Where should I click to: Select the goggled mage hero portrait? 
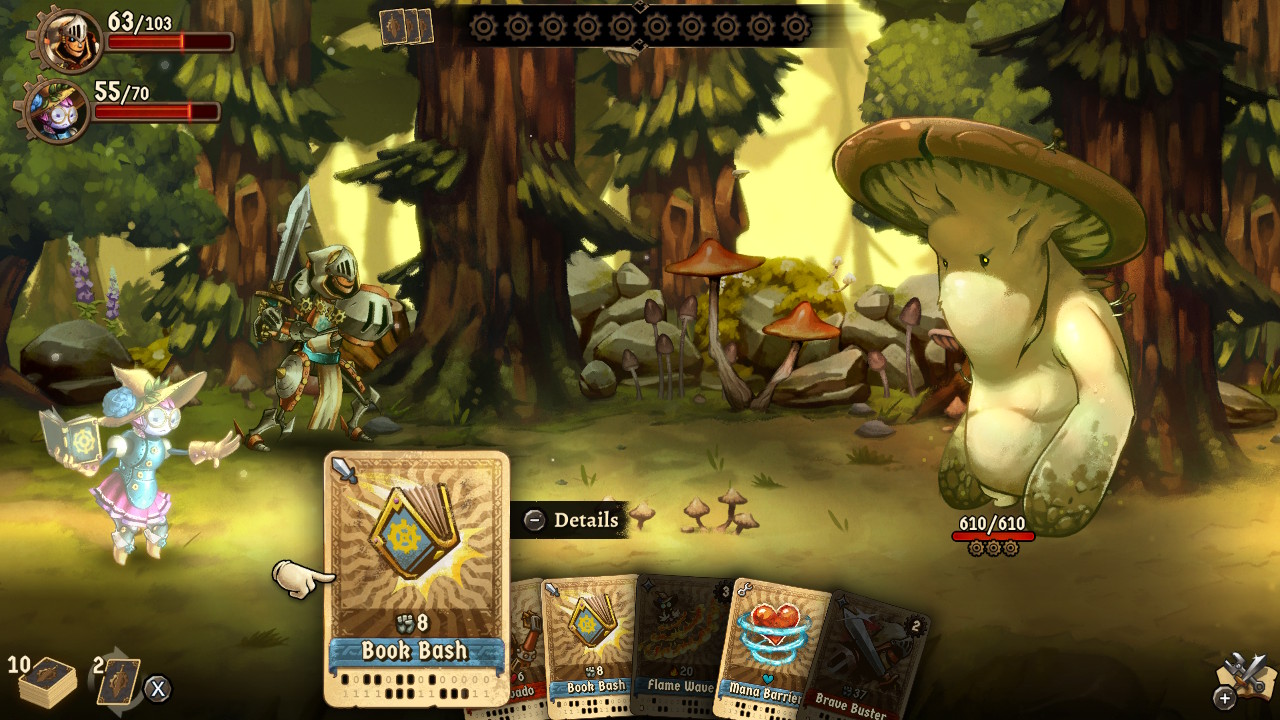57,110
